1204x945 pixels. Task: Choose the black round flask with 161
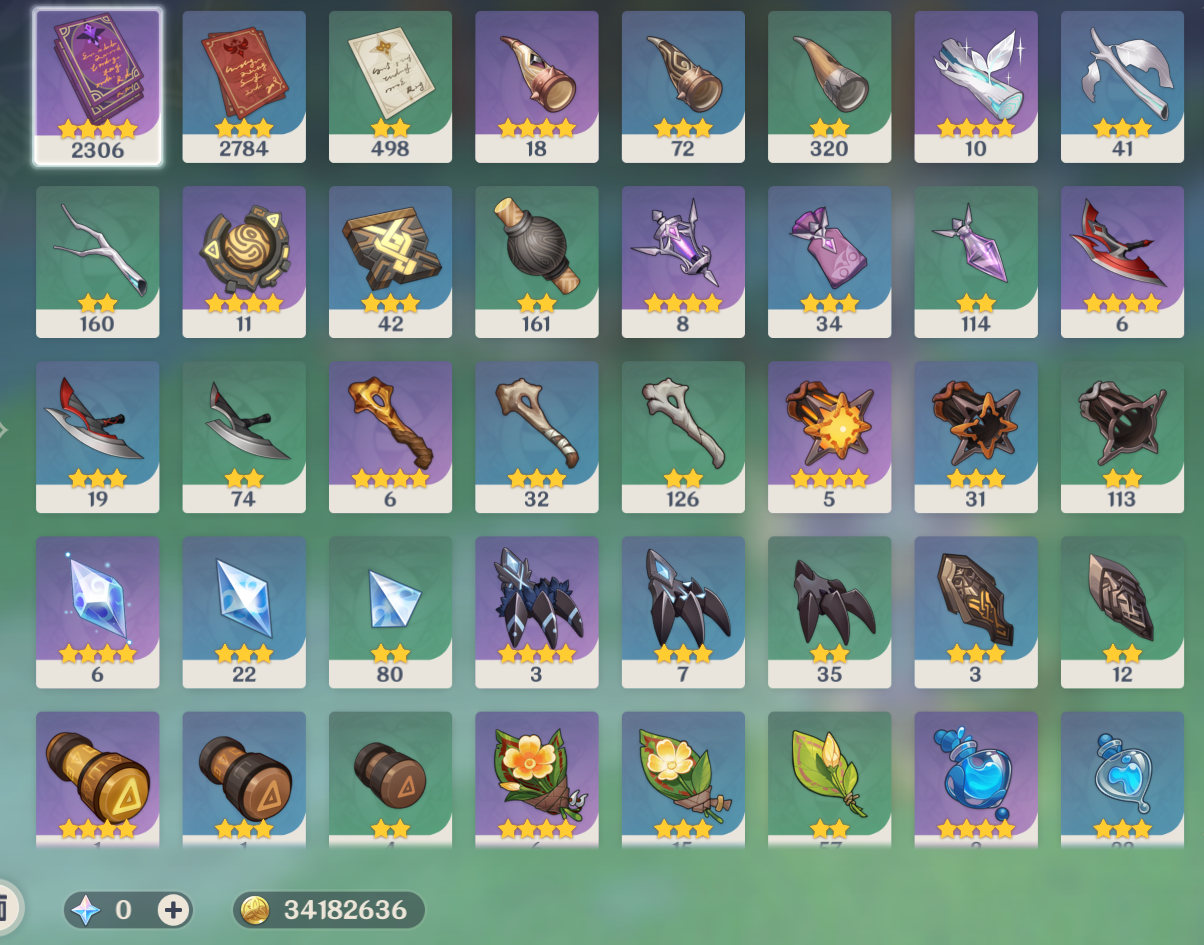coord(536,260)
